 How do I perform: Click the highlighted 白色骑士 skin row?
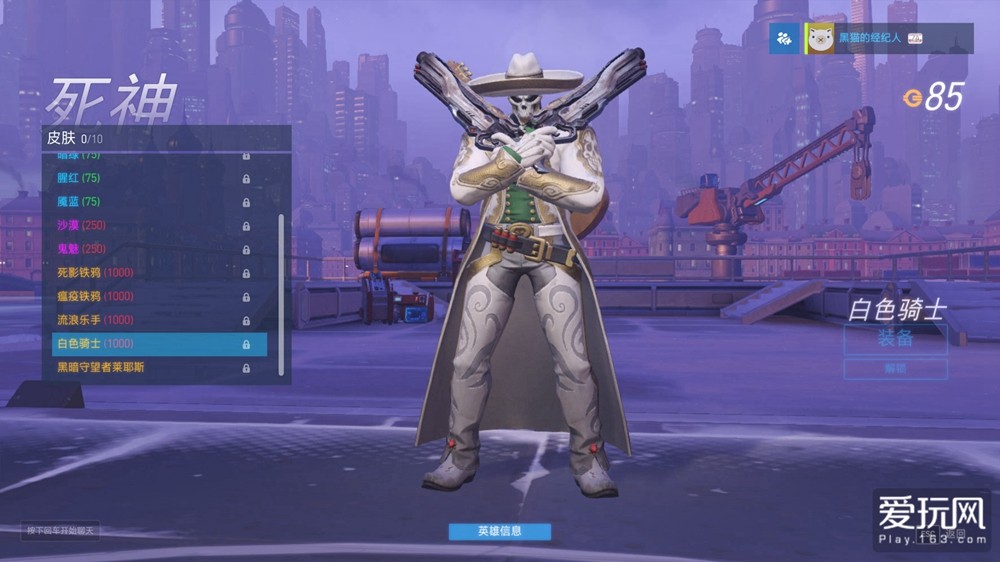158,344
